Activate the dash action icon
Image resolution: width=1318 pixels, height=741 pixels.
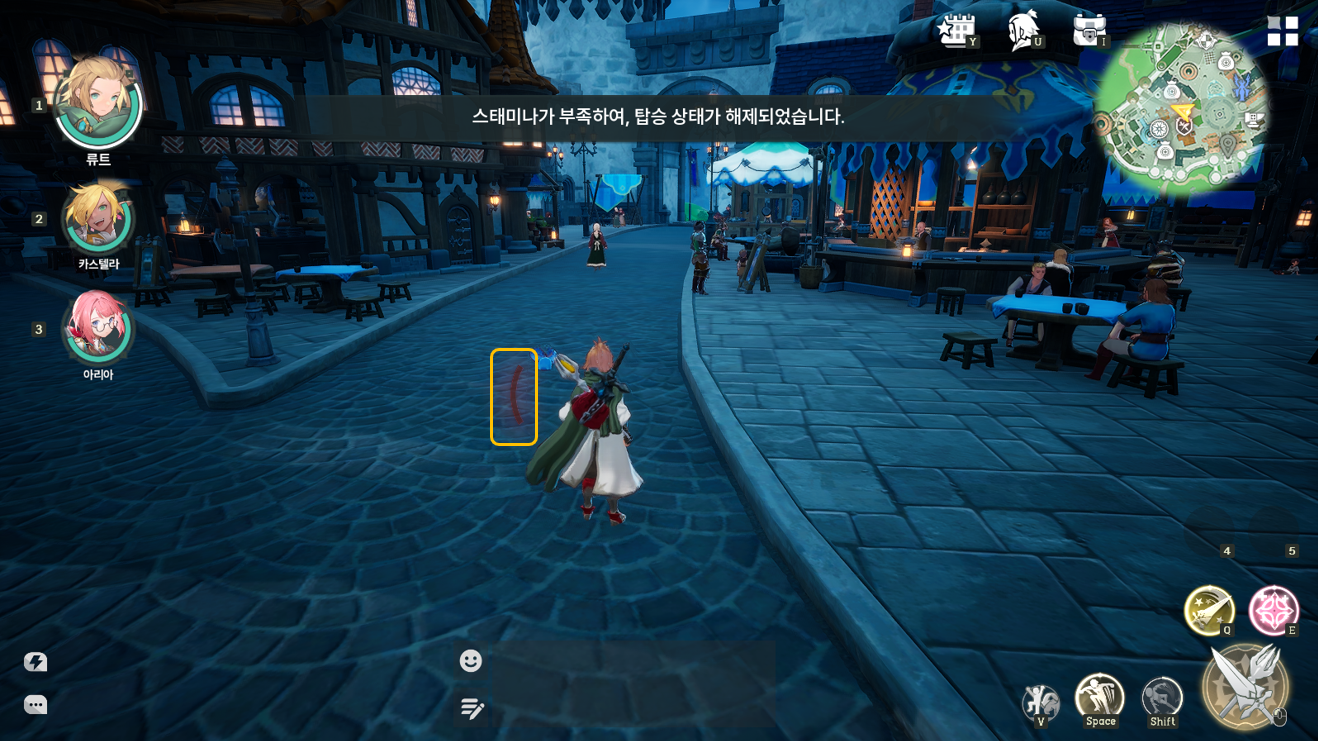pos(1162,698)
